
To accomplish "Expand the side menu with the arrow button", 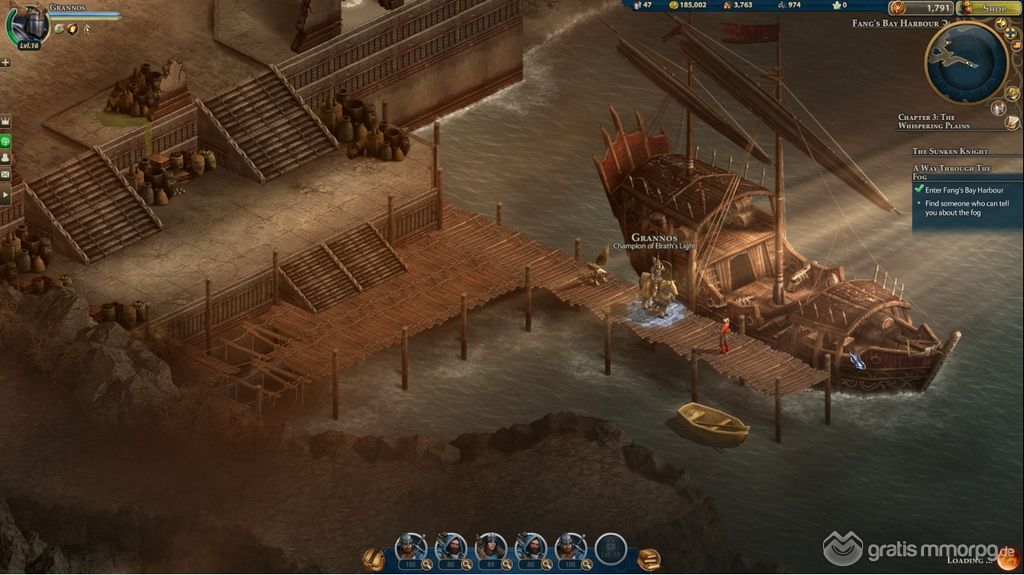I will click(6, 192).
